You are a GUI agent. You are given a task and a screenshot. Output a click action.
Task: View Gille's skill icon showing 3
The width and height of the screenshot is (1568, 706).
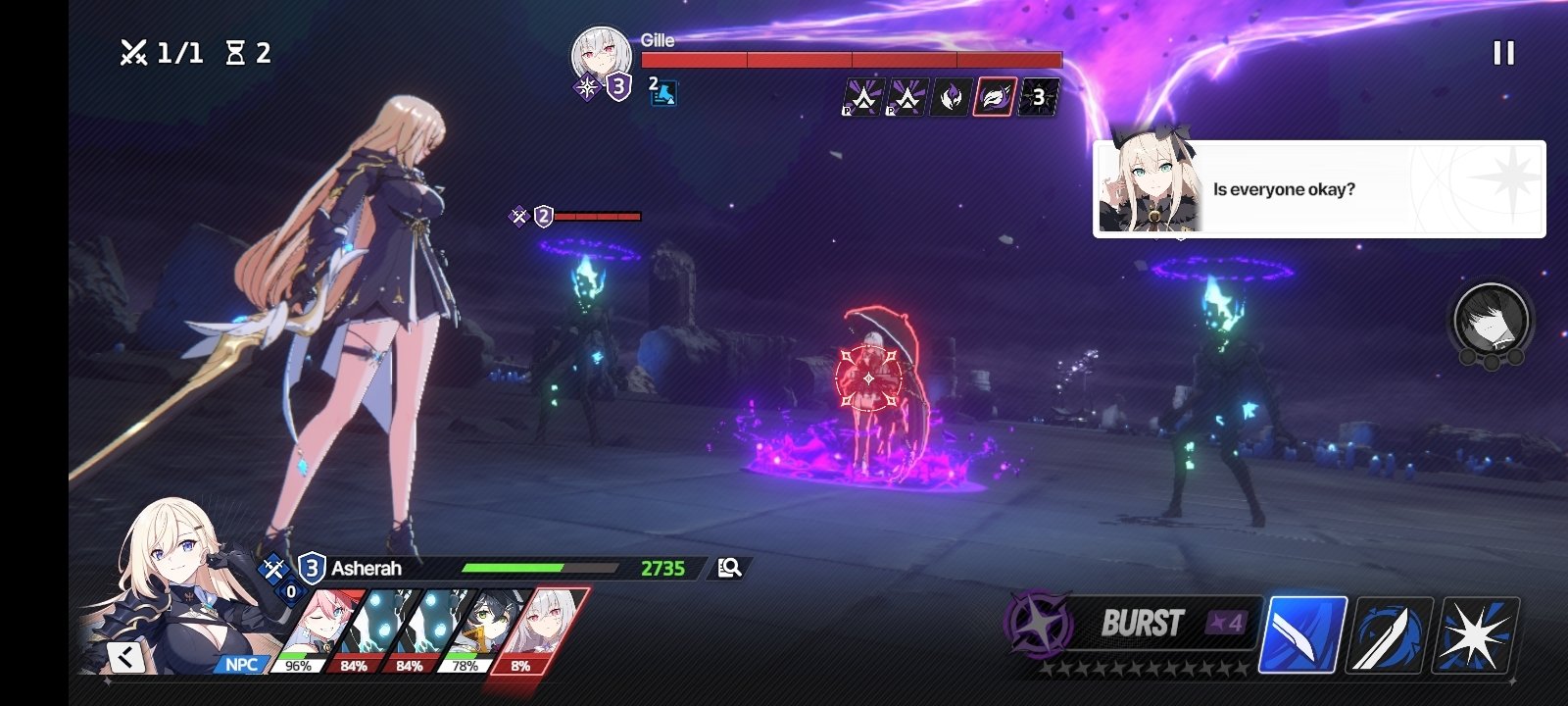point(1038,97)
